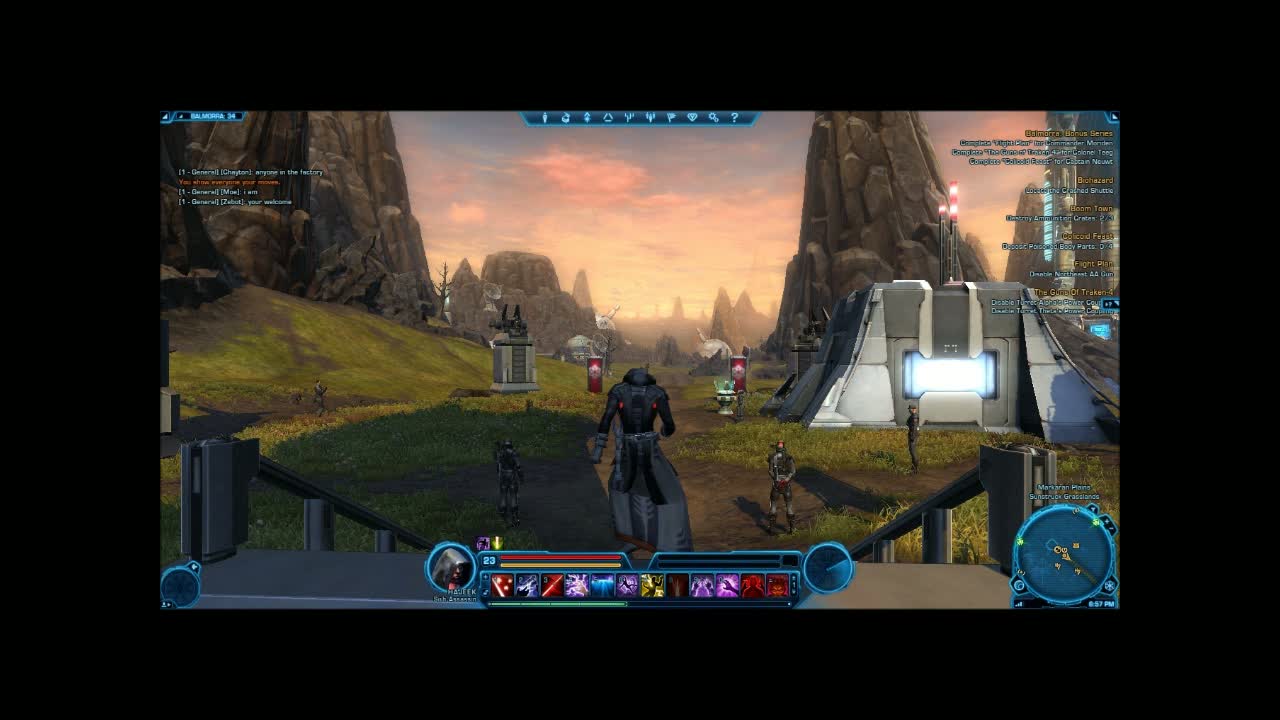Open the preferences gear icon
The height and width of the screenshot is (720, 1280).
coord(714,118)
